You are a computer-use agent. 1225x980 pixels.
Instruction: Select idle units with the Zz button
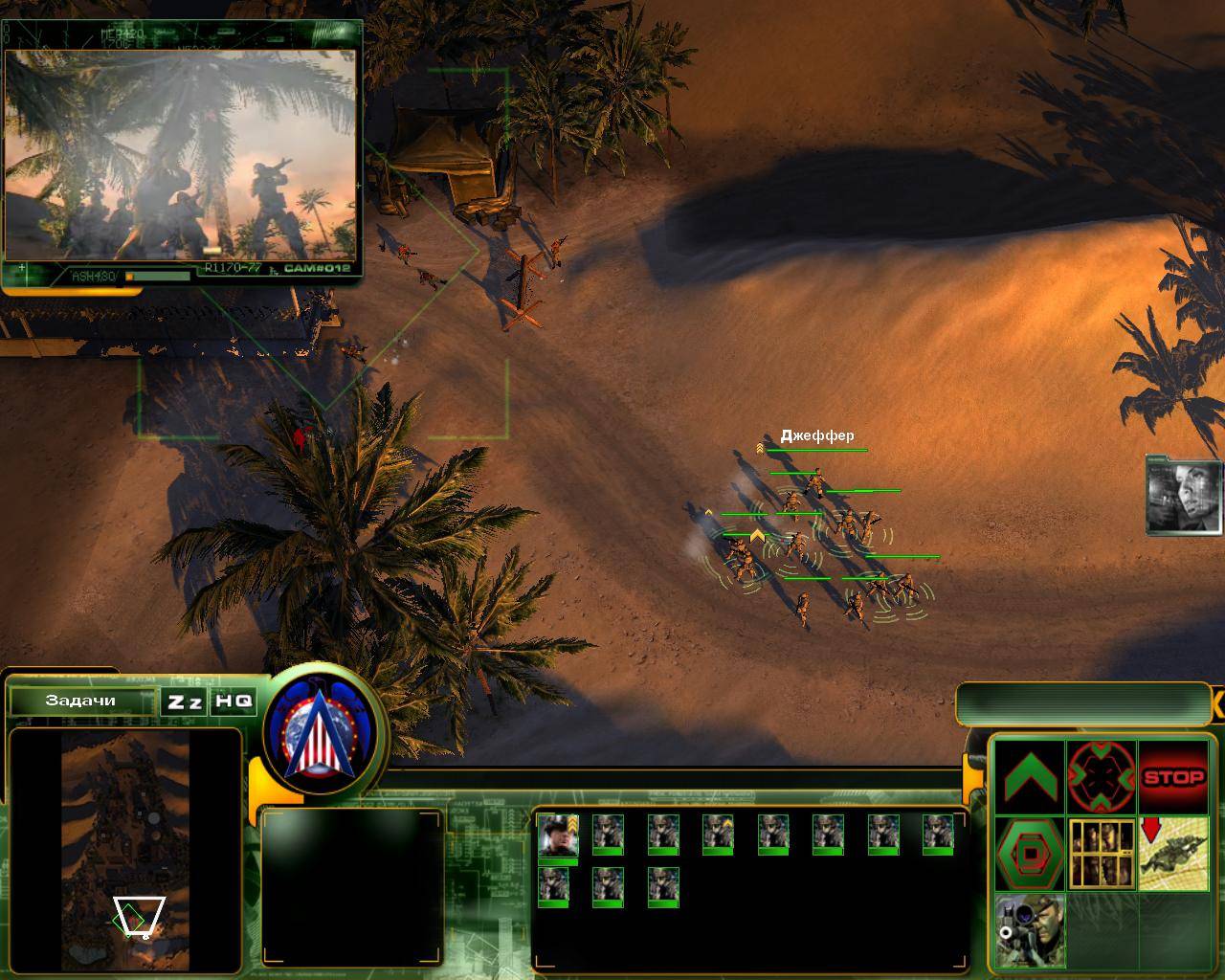184,702
